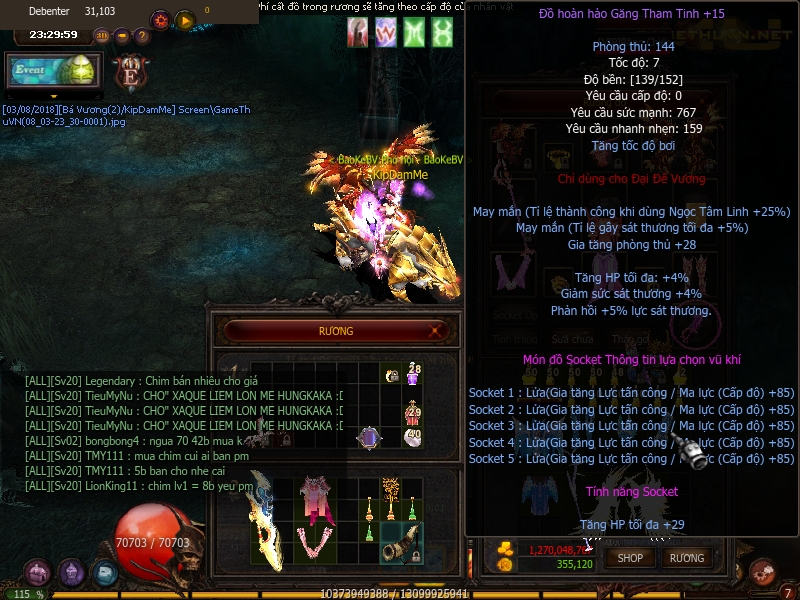Click the orange gear settings icon
800x600 pixels.
point(160,20)
